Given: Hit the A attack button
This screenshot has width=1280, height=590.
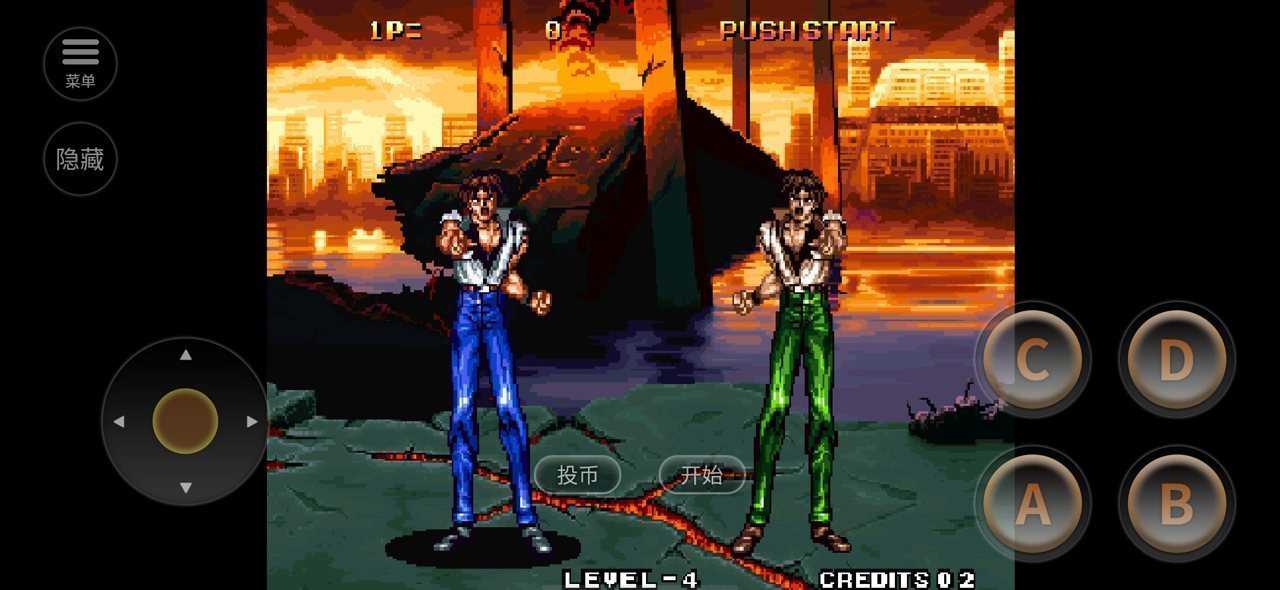Looking at the screenshot, I should tap(1032, 503).
